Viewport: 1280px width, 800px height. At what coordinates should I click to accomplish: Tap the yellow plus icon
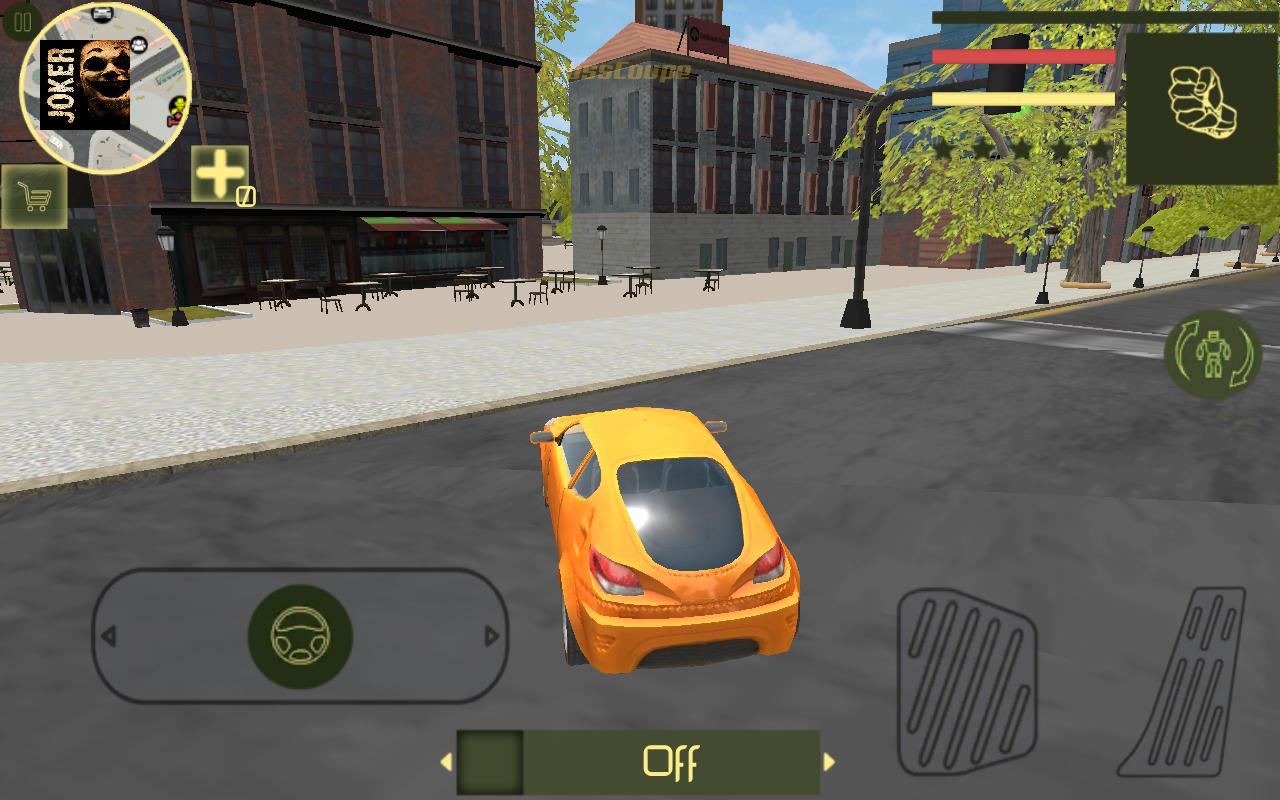click(x=220, y=174)
